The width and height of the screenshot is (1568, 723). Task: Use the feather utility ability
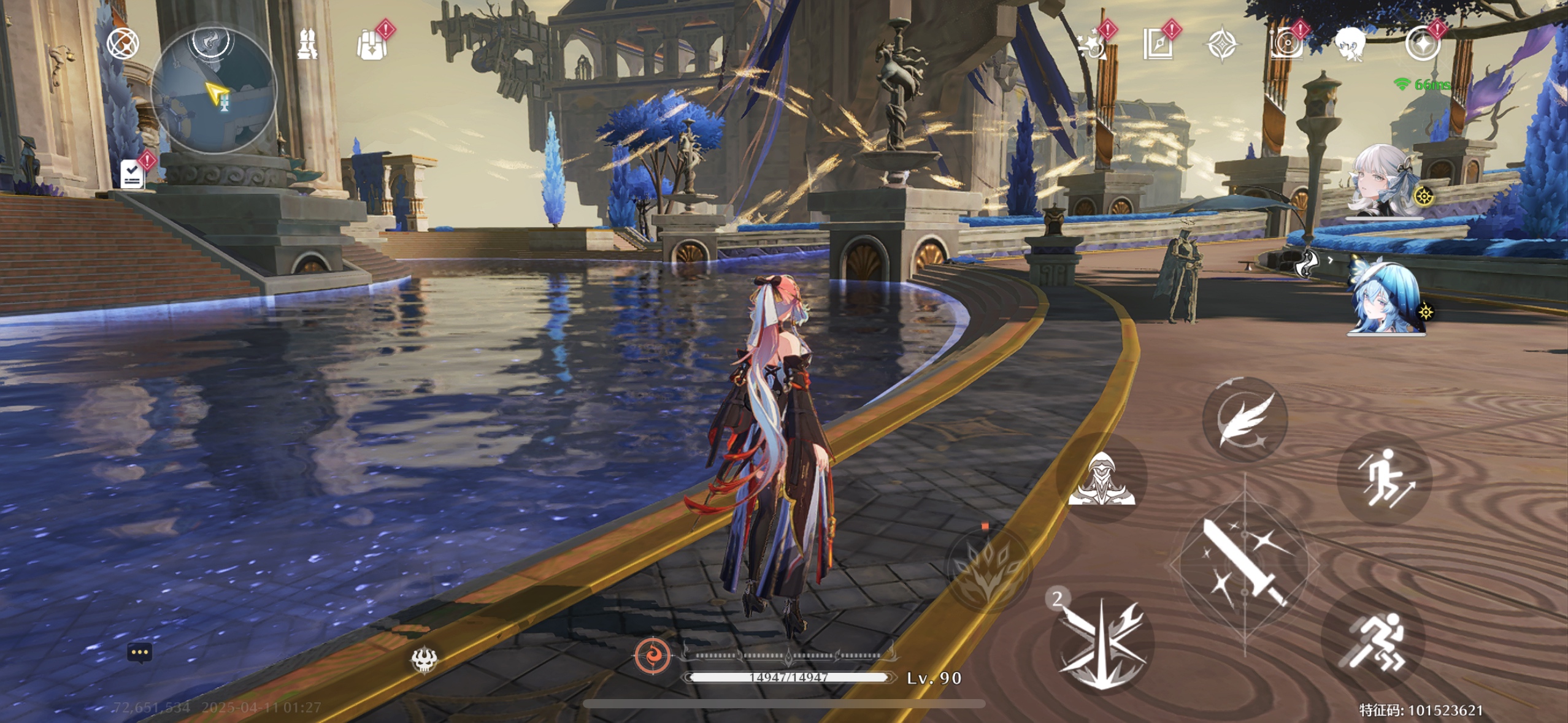tap(1244, 419)
